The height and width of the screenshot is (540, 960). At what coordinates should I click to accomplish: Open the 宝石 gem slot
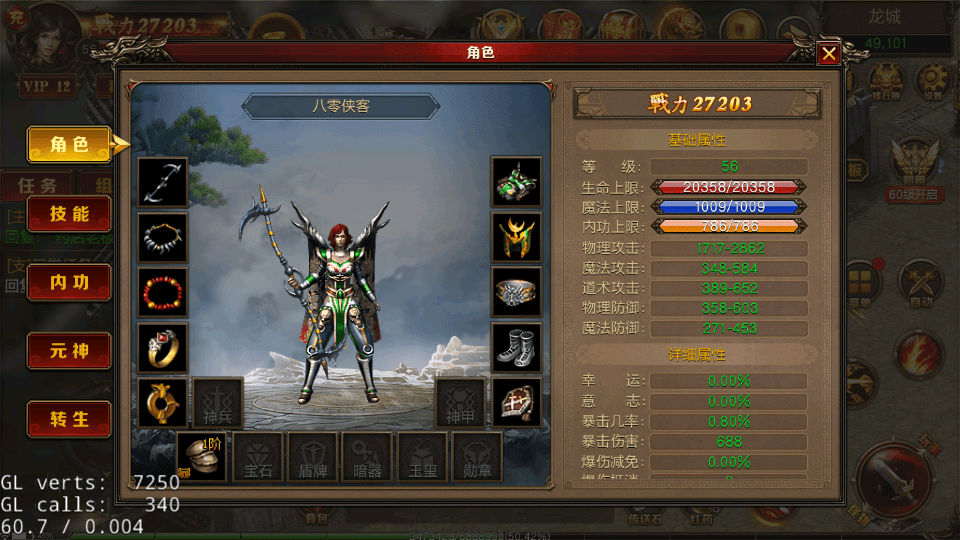(x=258, y=457)
